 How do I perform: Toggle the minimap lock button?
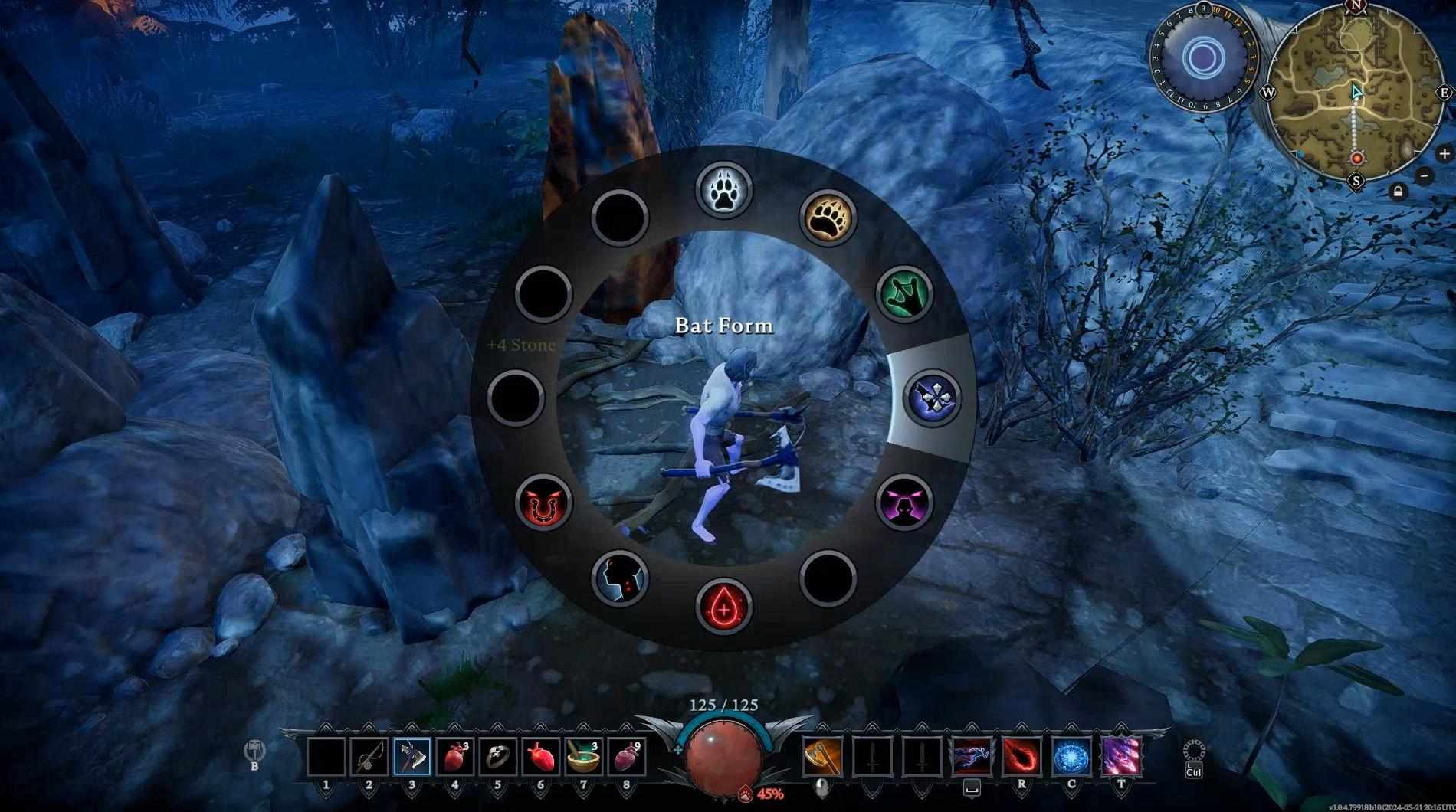coord(1398,191)
